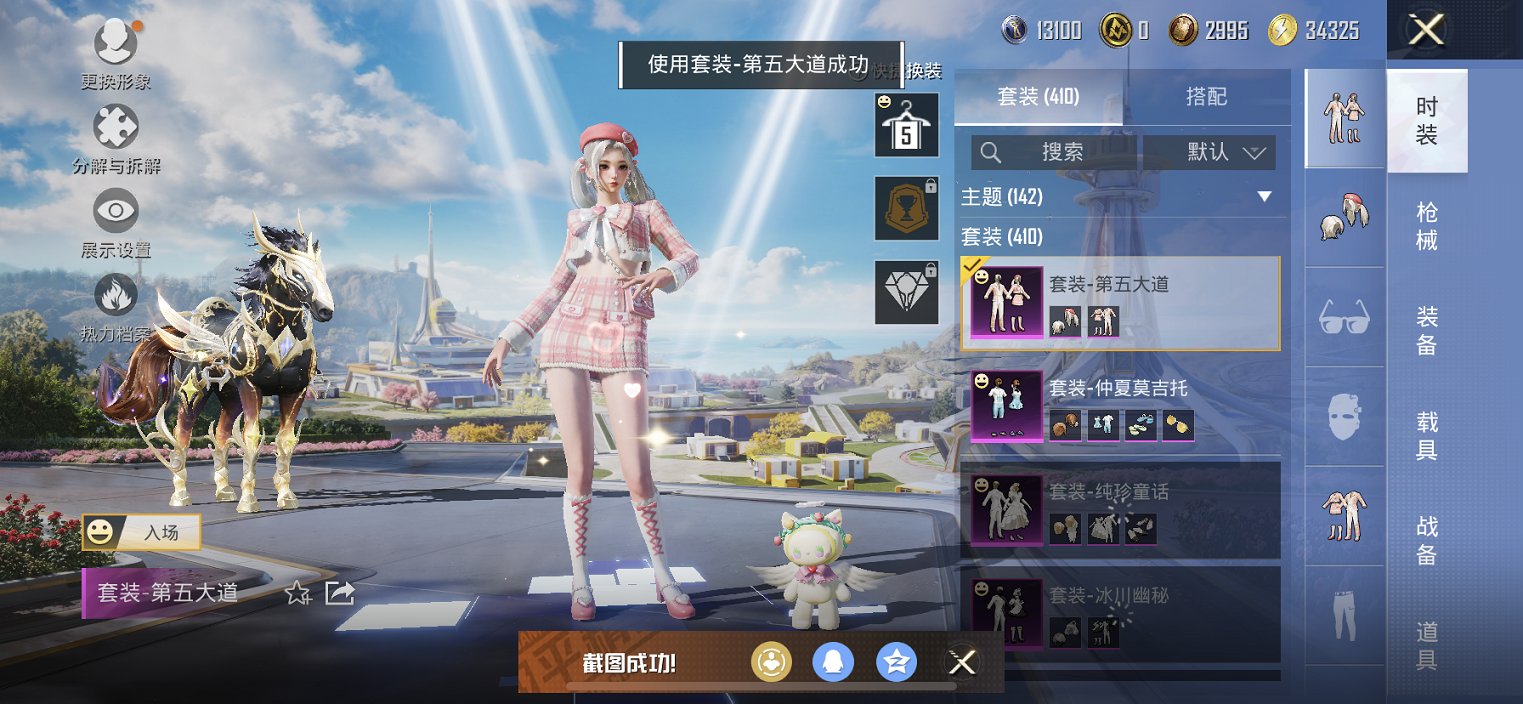Favorite the outfit with the star icon

297,593
